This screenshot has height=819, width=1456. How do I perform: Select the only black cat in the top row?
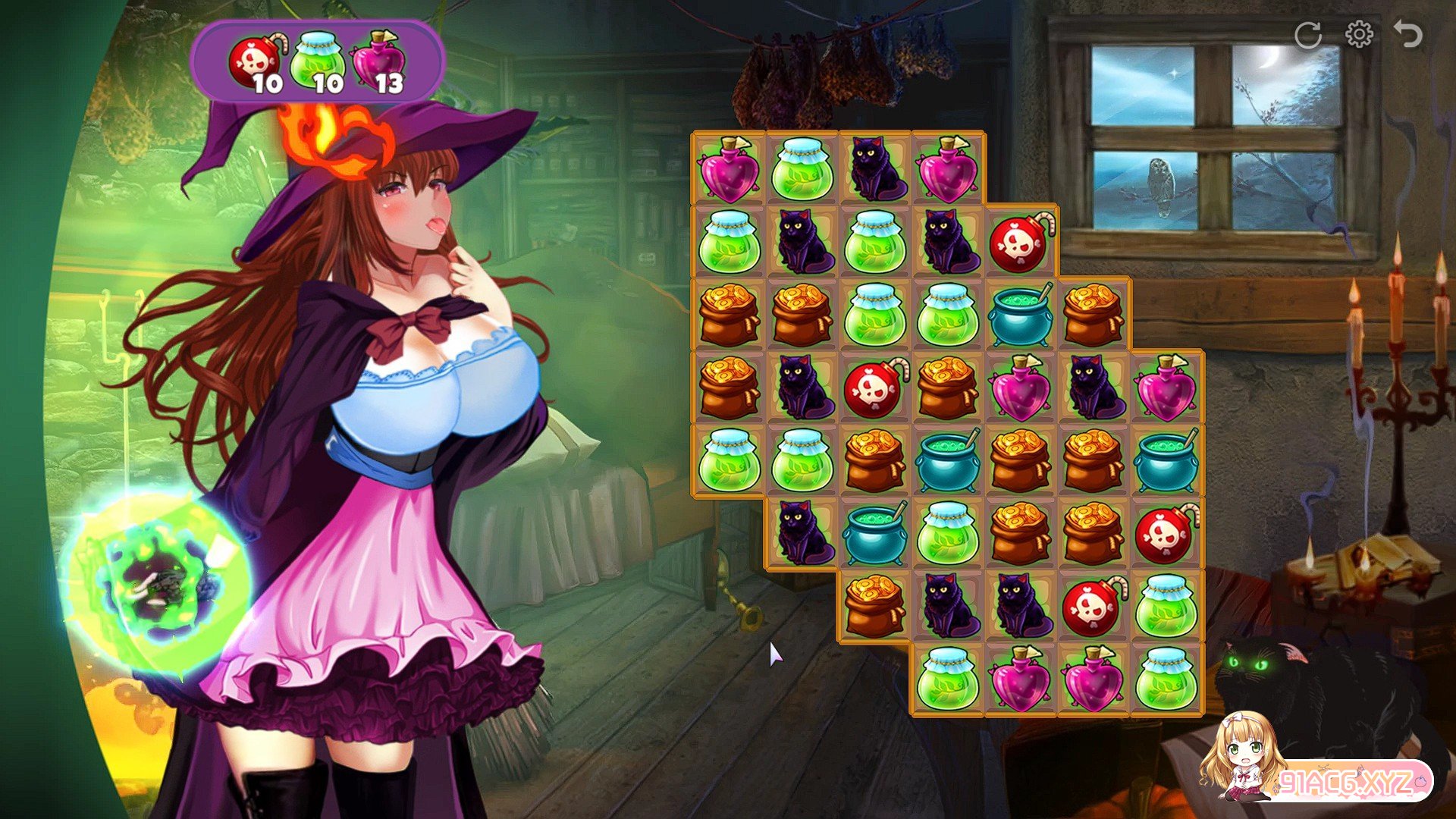[x=875, y=169]
